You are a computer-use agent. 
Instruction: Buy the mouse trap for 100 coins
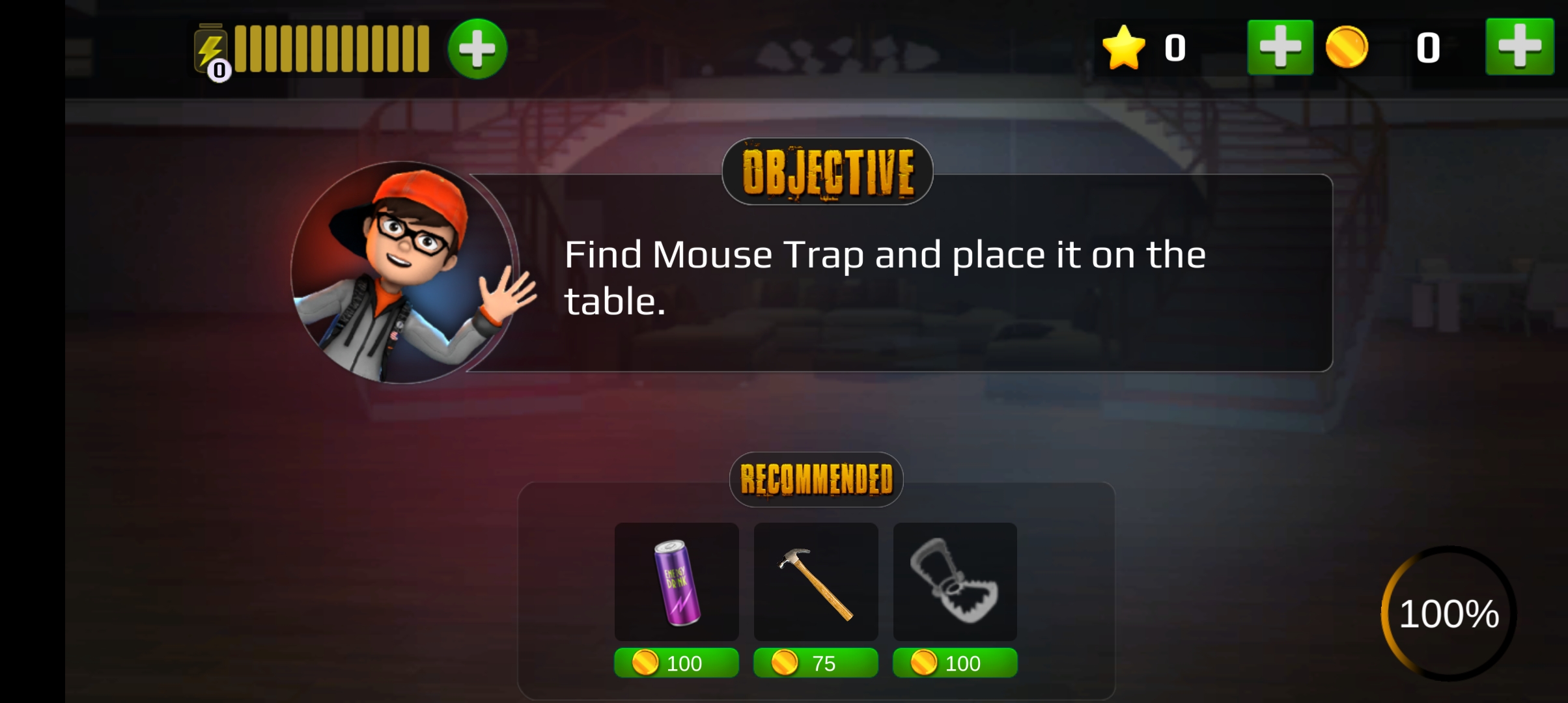(x=955, y=663)
